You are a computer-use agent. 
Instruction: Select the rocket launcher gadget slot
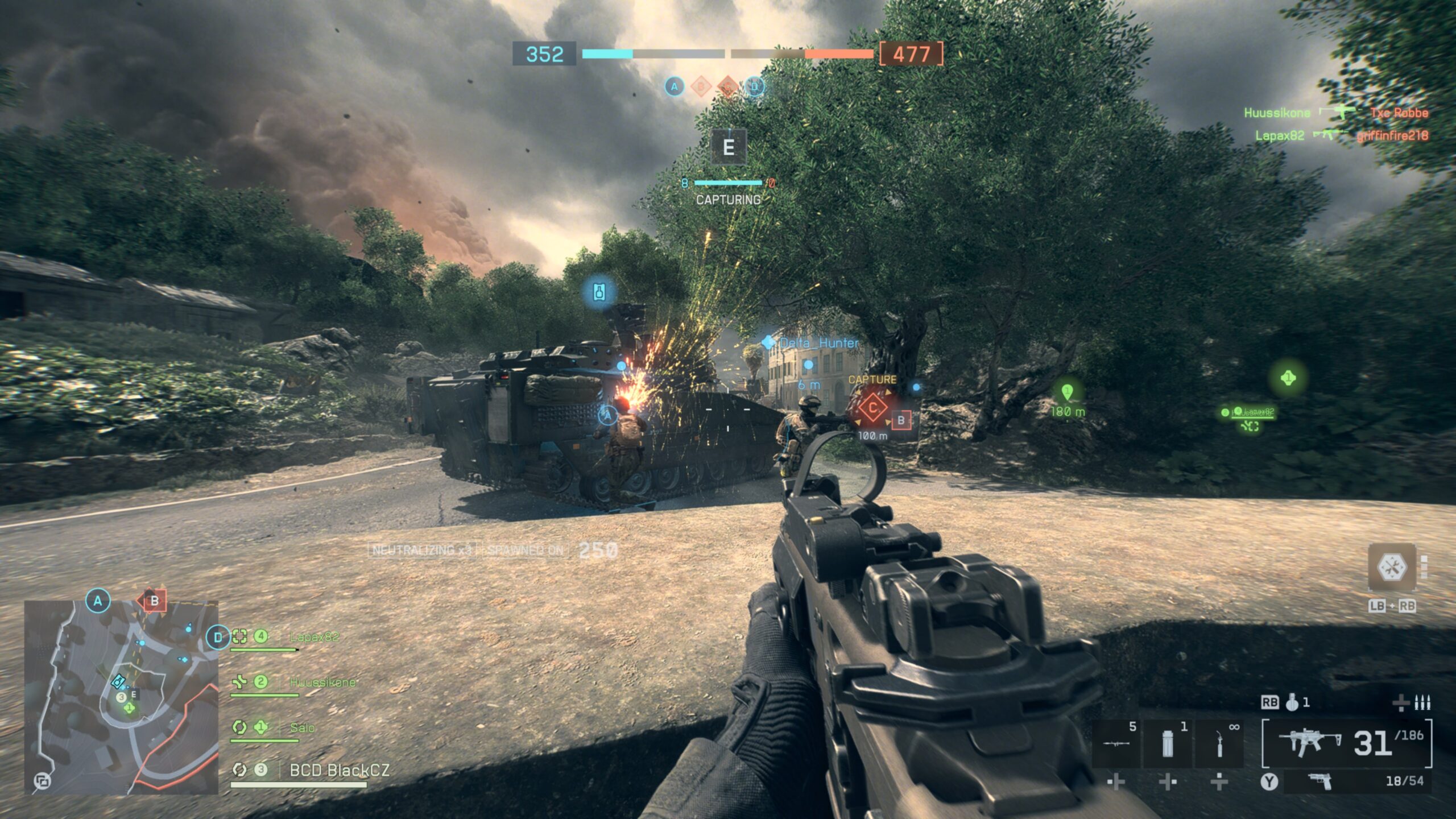point(1116,743)
